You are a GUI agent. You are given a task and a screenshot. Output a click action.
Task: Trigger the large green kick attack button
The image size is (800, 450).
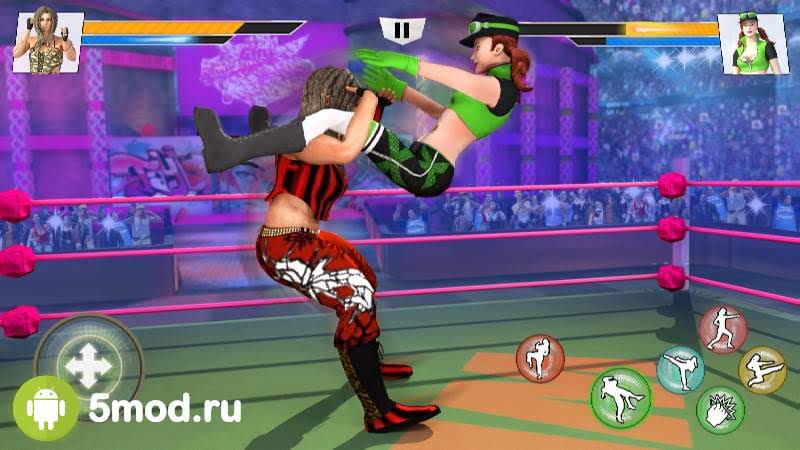pyautogui.click(x=620, y=397)
